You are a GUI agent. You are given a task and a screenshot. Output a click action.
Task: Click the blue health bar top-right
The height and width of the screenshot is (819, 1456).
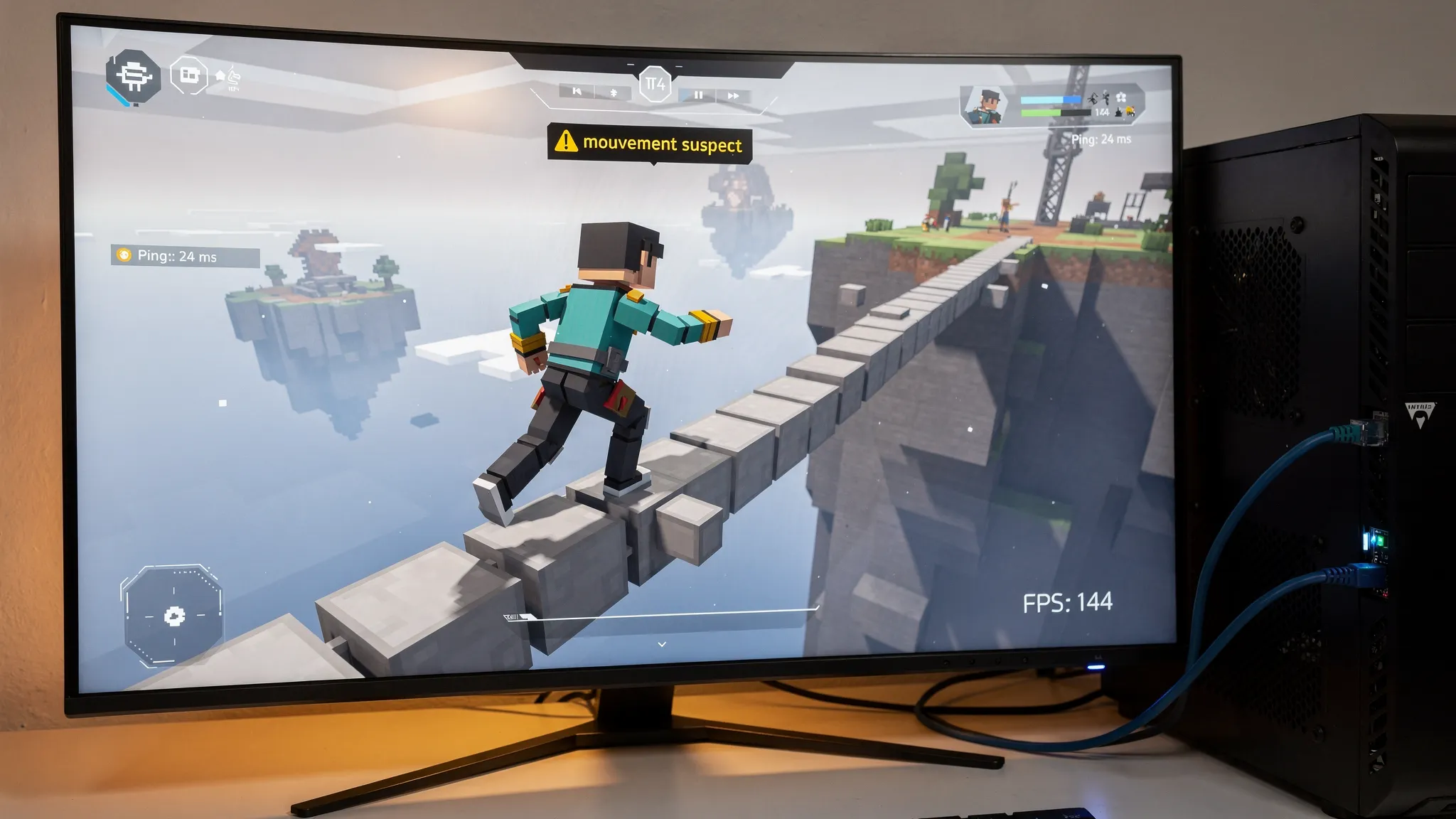pos(1049,100)
